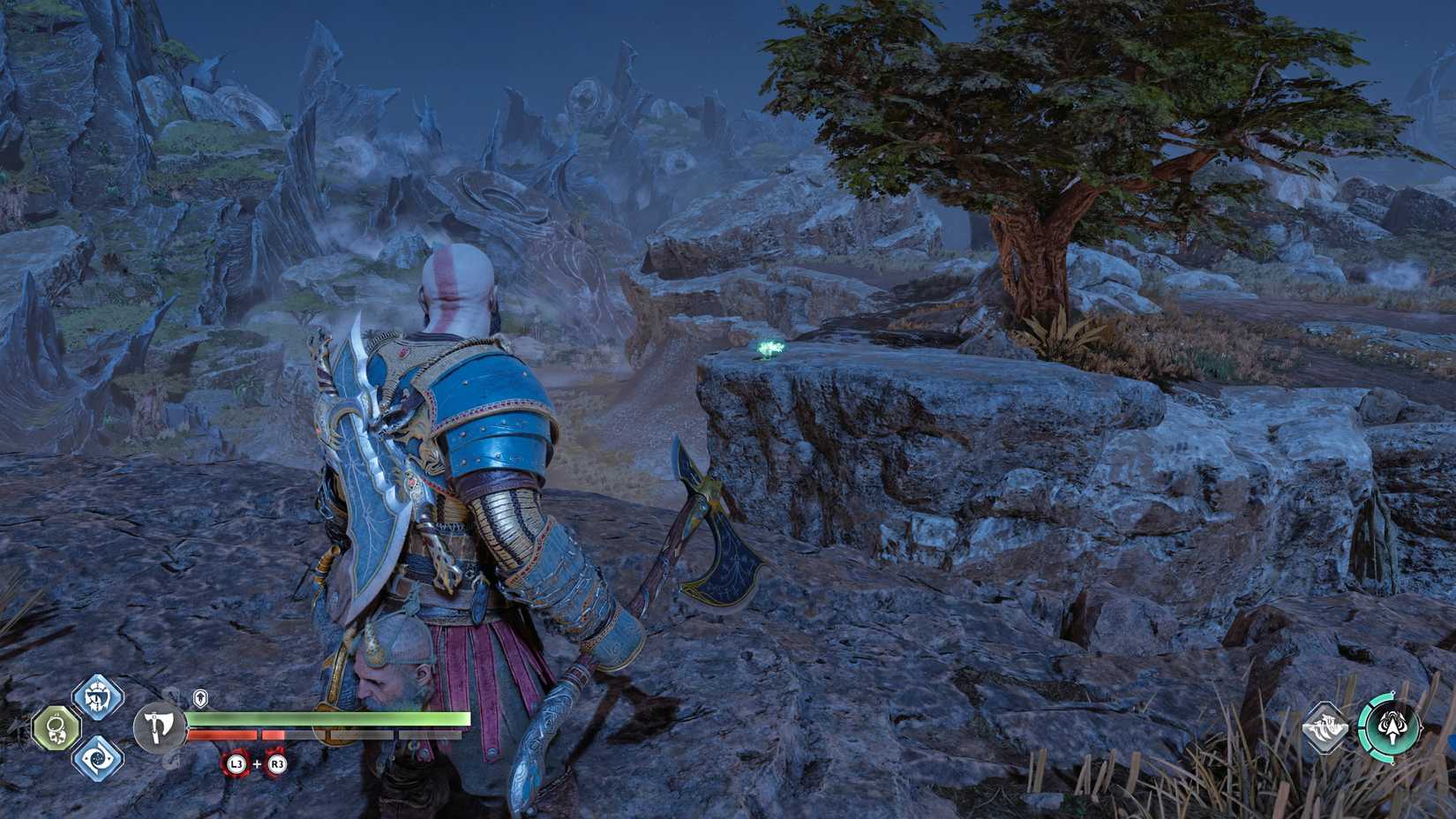This screenshot has height=819, width=1456.
Task: Click the grey companion skill diamond icon
Action: click(1324, 727)
